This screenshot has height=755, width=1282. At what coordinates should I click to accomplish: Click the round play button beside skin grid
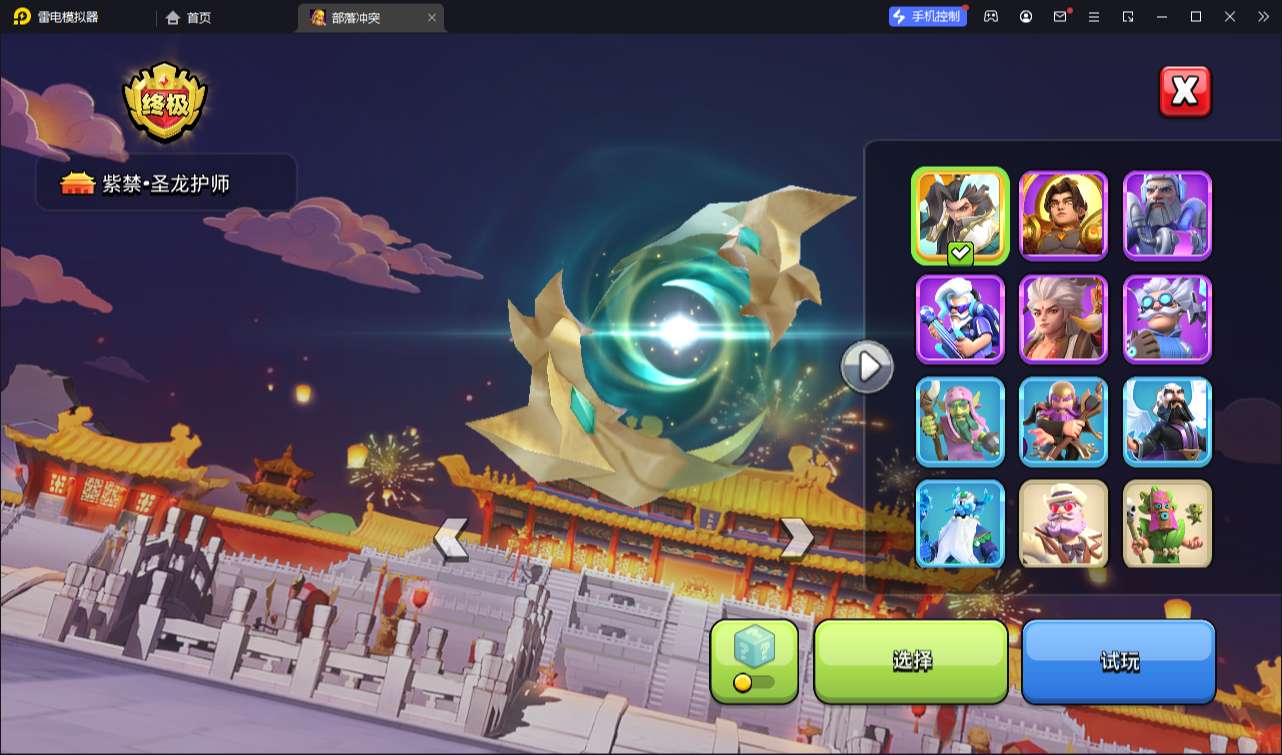point(866,367)
